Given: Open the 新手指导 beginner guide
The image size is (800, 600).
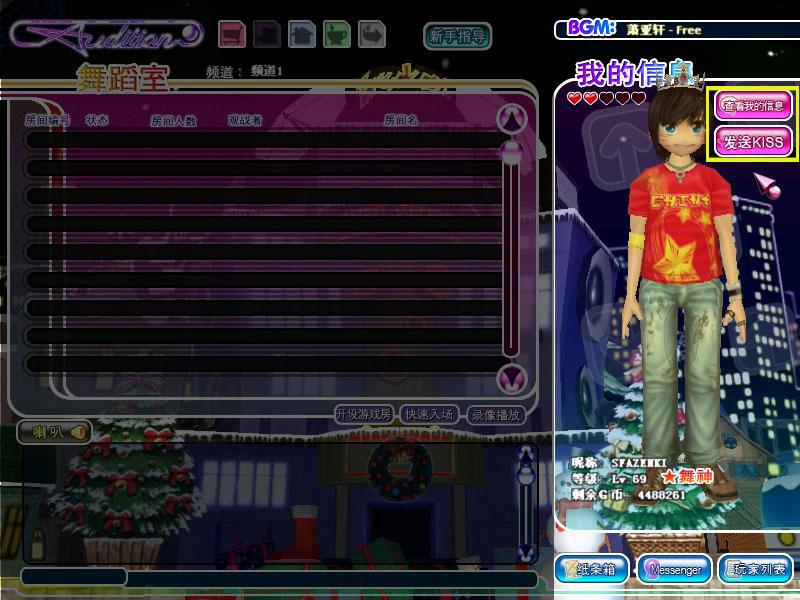Looking at the screenshot, I should coord(457,37).
